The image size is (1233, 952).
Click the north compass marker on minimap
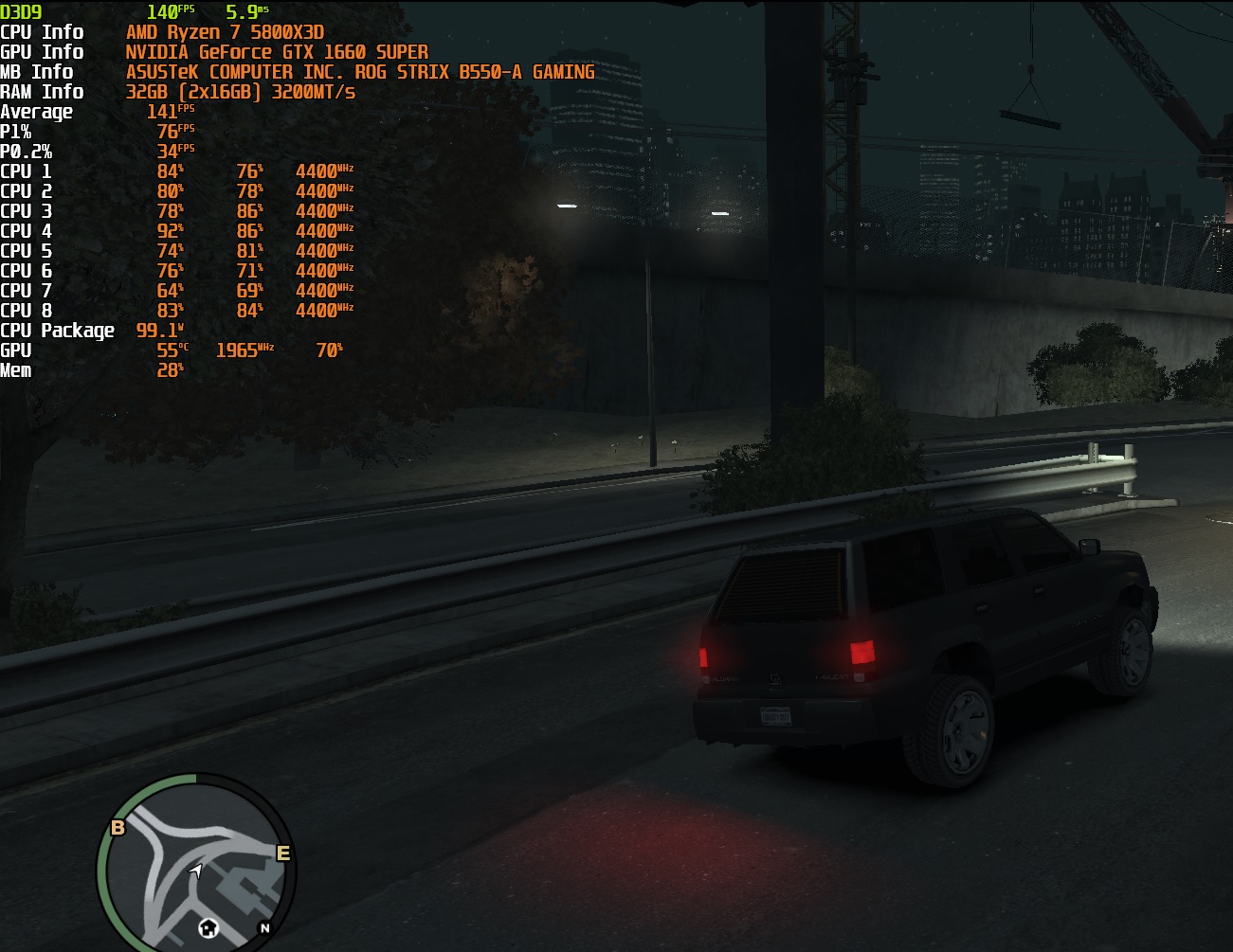click(x=267, y=928)
